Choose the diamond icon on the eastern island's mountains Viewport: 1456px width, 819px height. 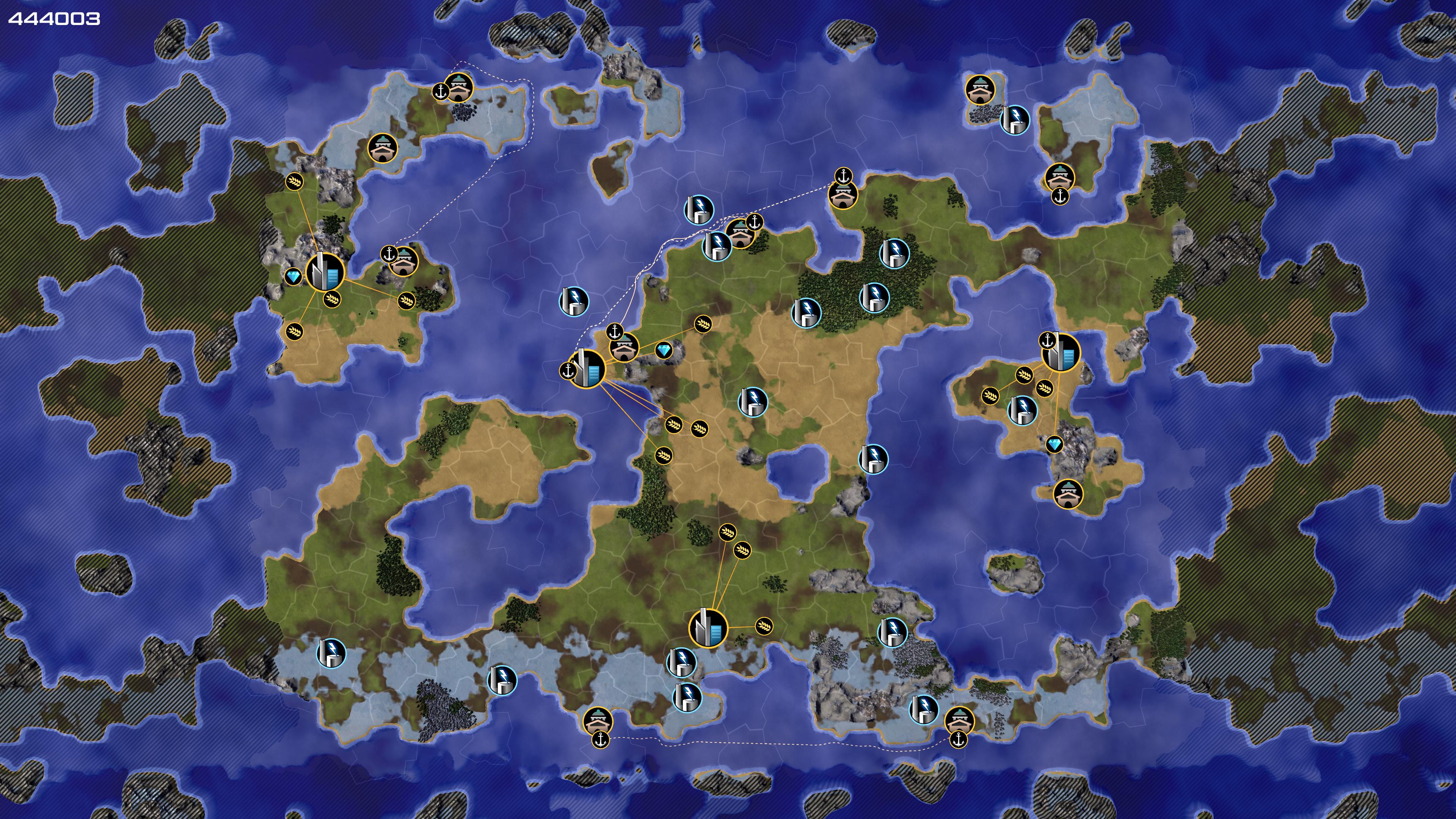click(1054, 444)
